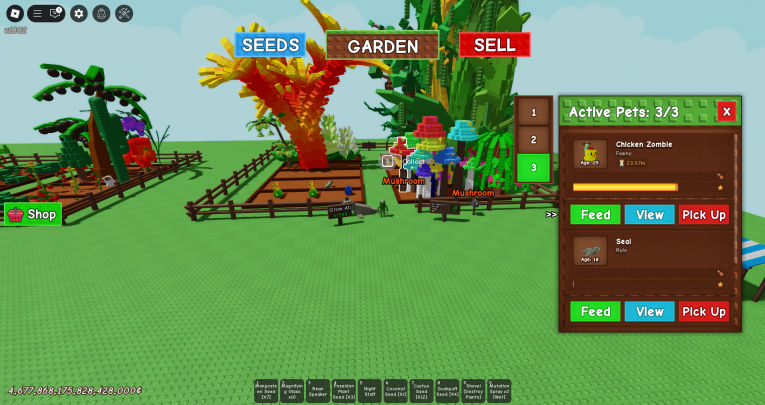The width and height of the screenshot is (765, 405).
Task: Open the SEEDS shop button
Action: click(270, 45)
